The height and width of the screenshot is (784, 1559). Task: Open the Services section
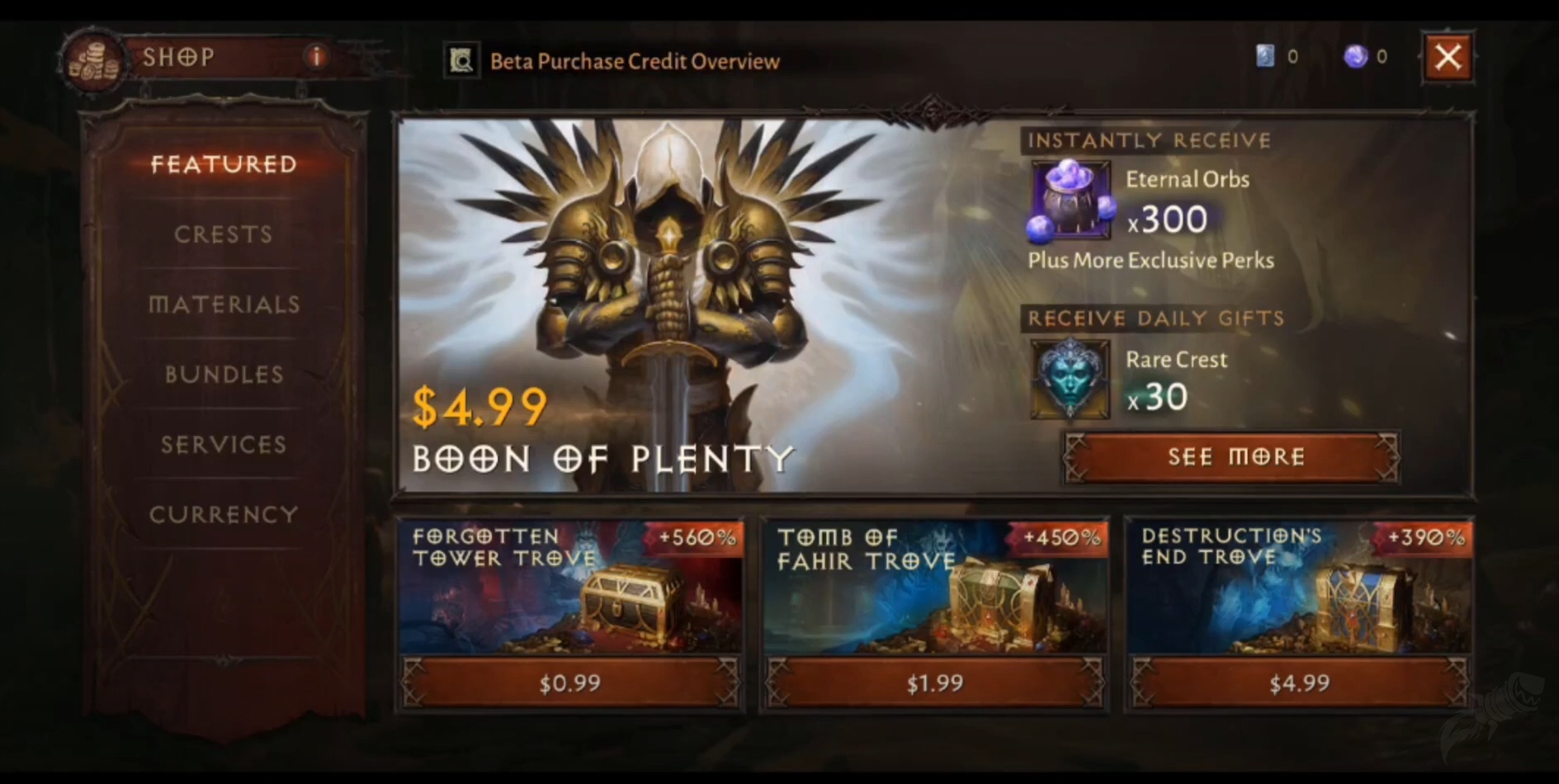point(222,444)
